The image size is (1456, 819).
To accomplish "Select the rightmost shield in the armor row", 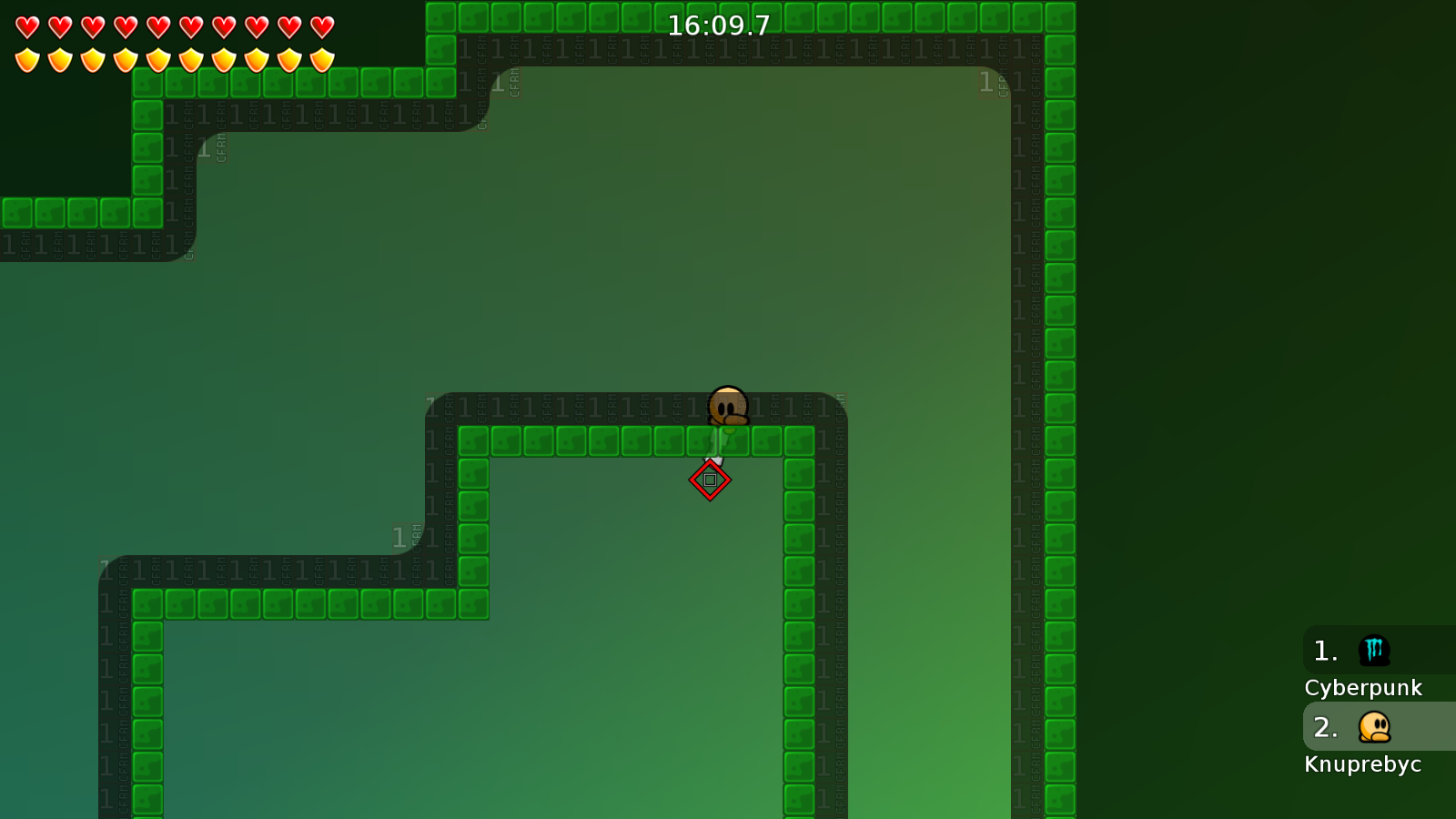I will point(320,59).
